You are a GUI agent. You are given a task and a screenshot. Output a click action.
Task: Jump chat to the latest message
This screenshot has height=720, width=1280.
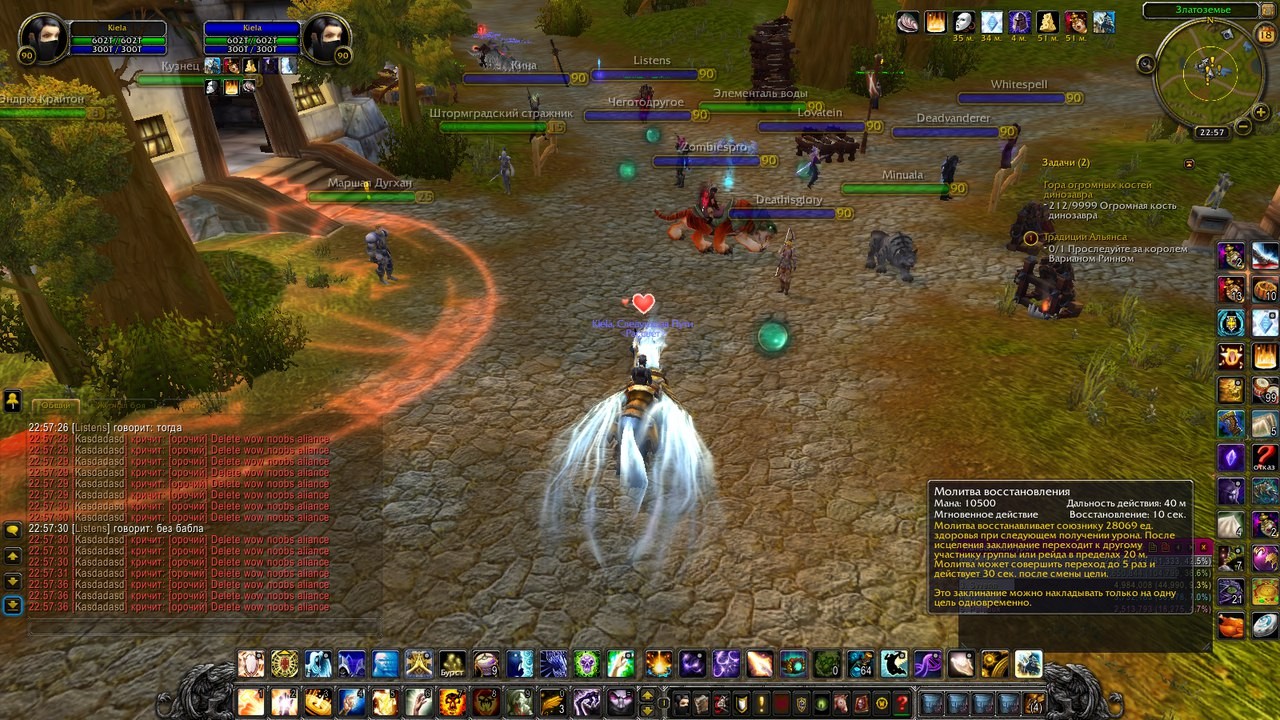click(12, 605)
